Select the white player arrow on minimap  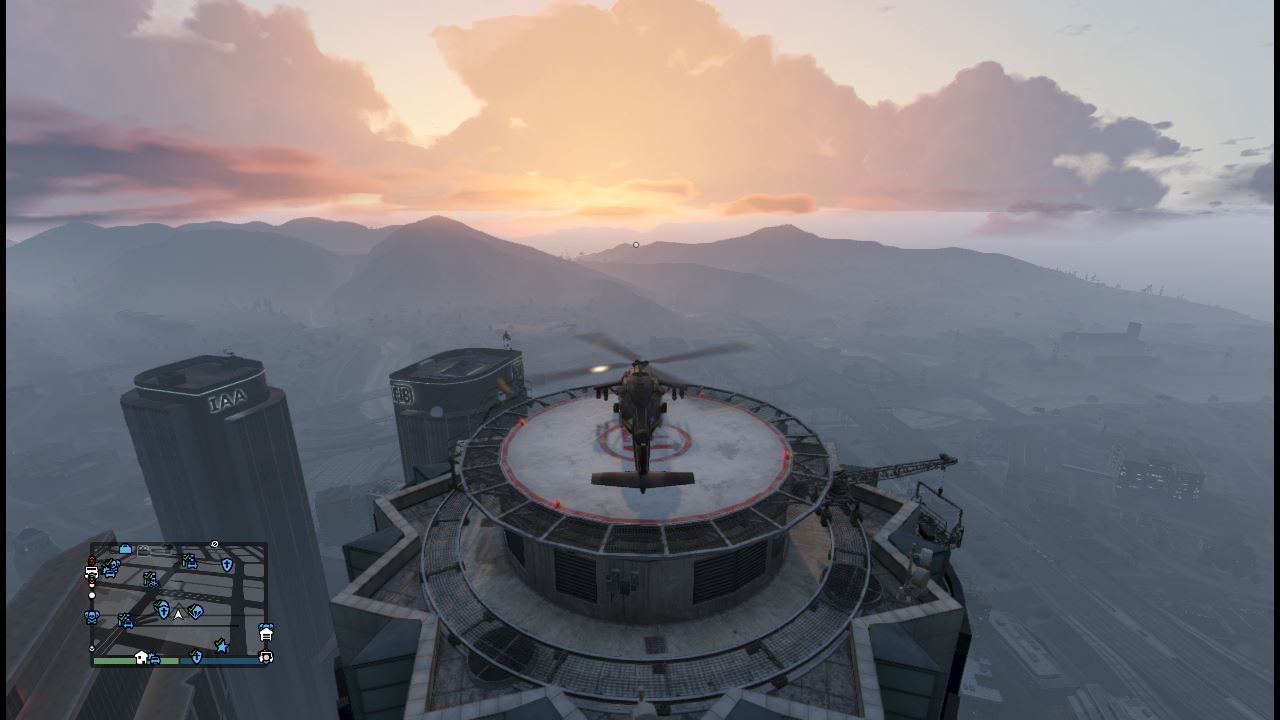click(x=178, y=614)
